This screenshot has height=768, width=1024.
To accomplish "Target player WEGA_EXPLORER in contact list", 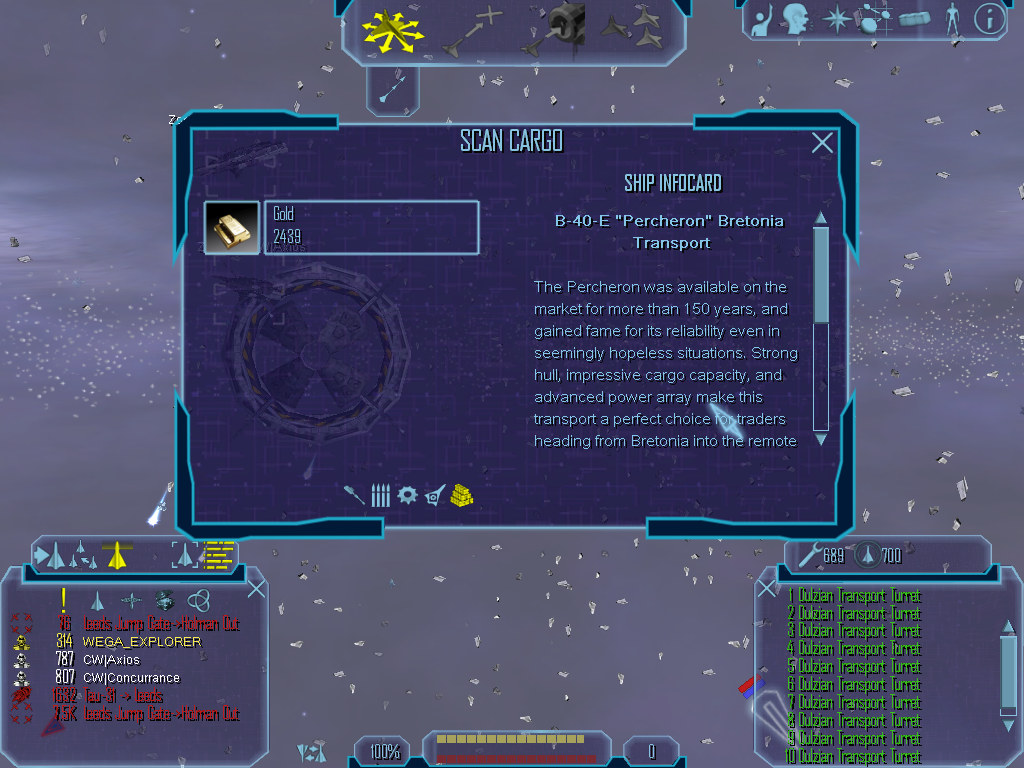I will [x=141, y=642].
